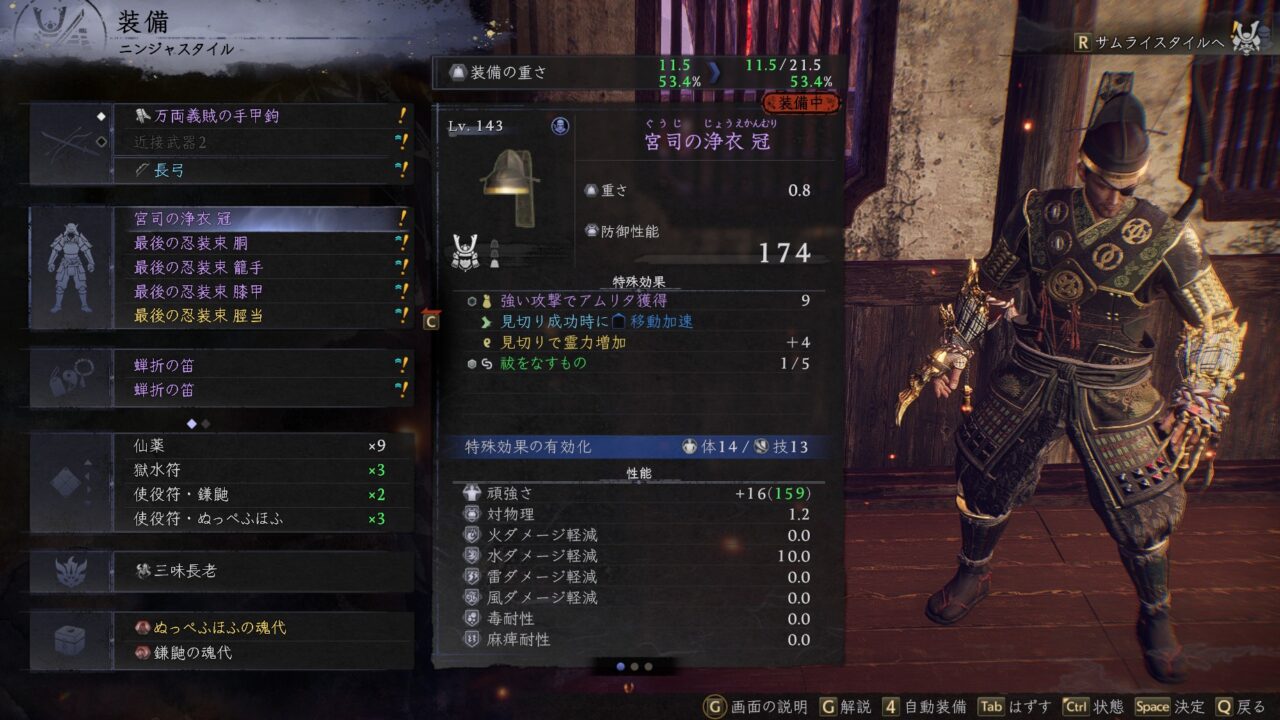Pick the 最後の忍装束 脛当 shin guards slot

[x=260, y=316]
